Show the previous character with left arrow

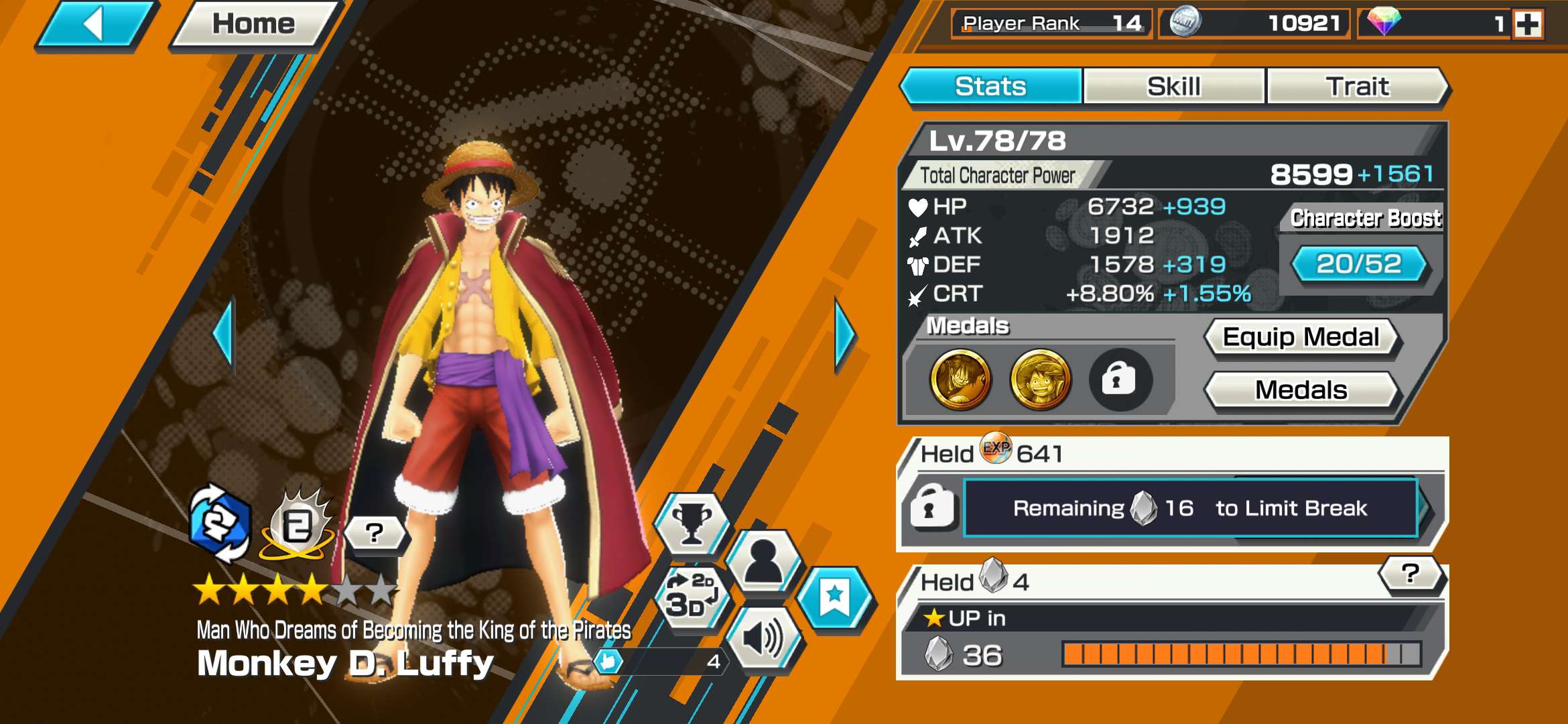pyautogui.click(x=224, y=333)
